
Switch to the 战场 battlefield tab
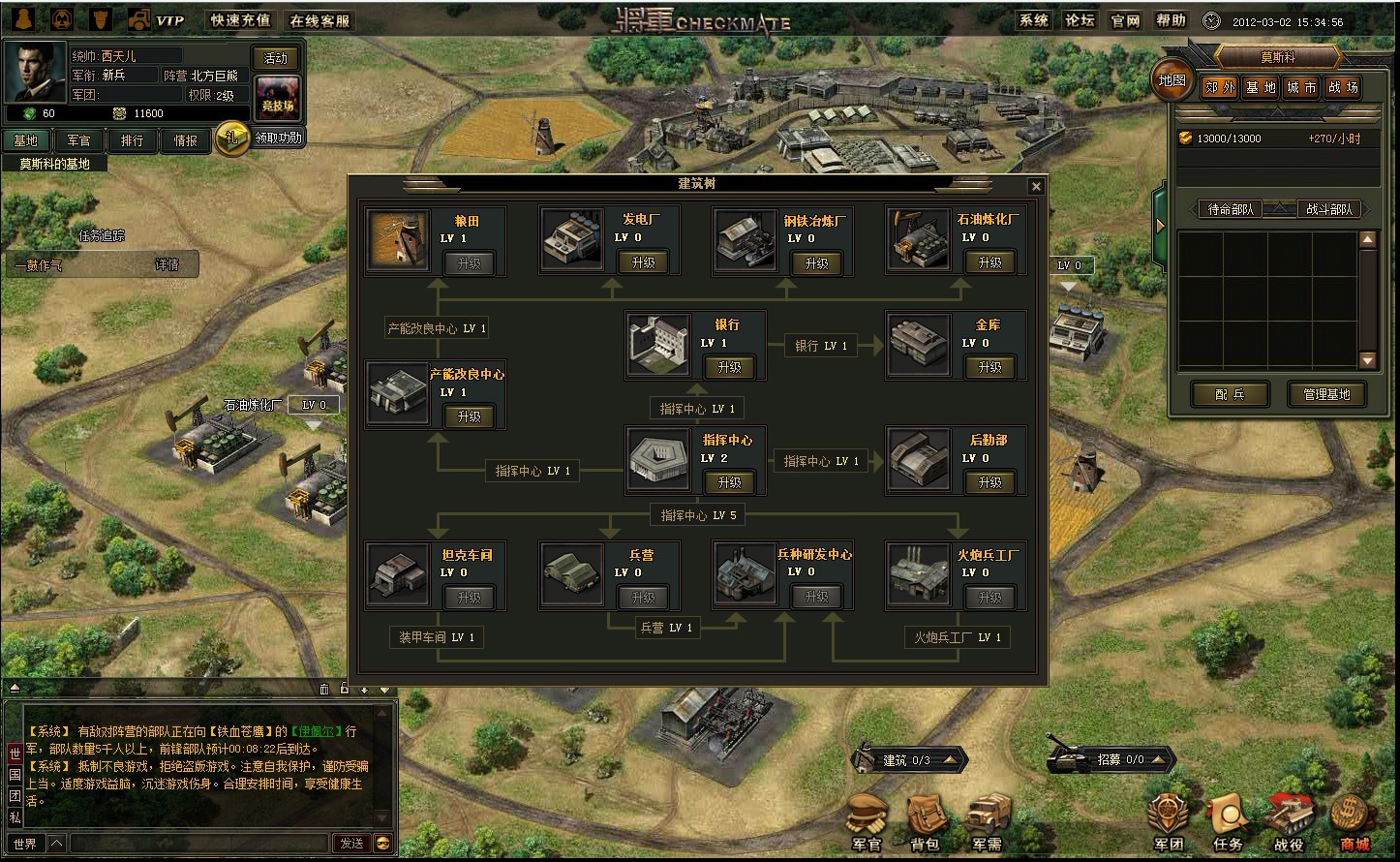(1342, 87)
